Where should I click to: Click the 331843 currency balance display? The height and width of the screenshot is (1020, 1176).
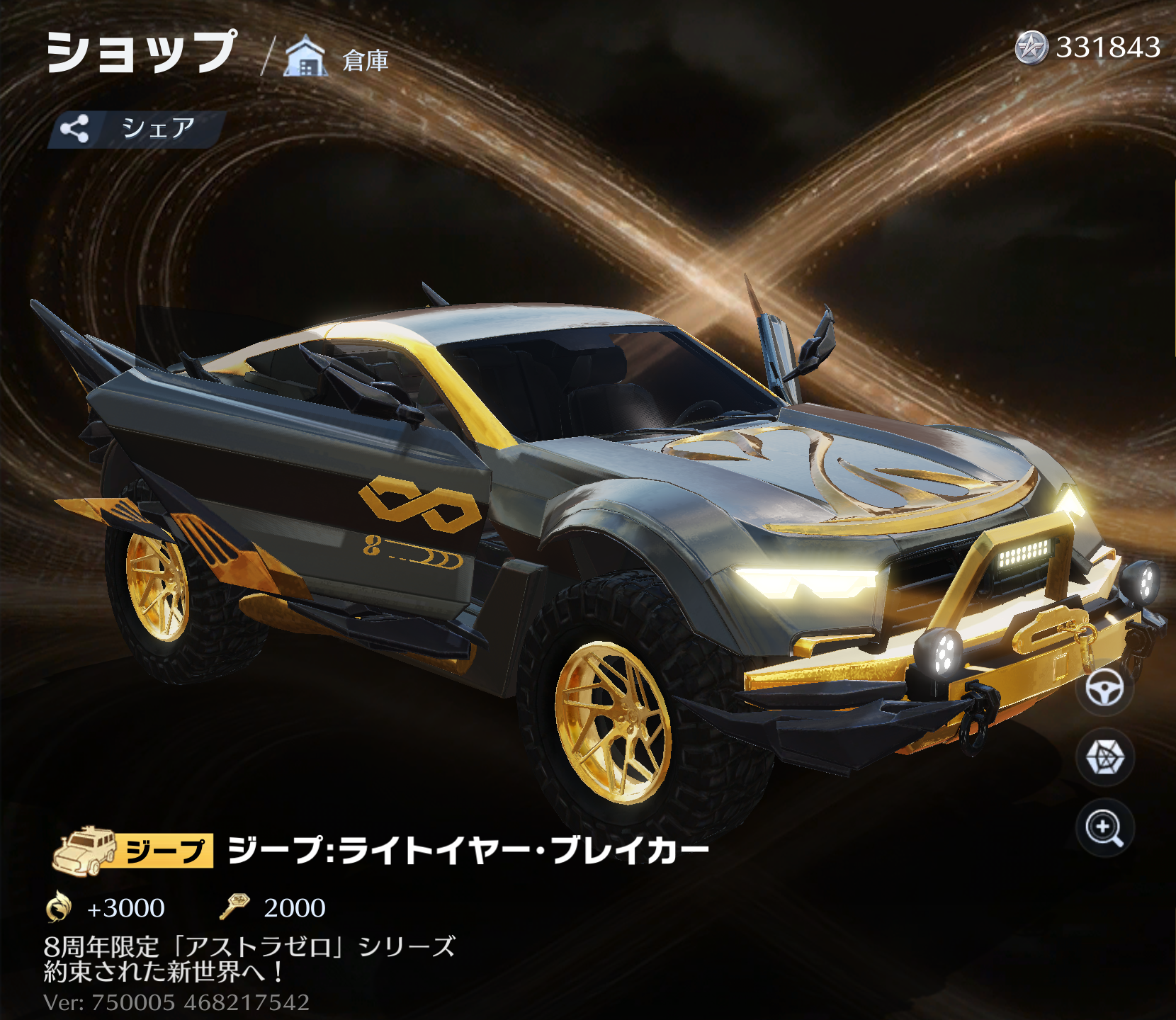1109,47
